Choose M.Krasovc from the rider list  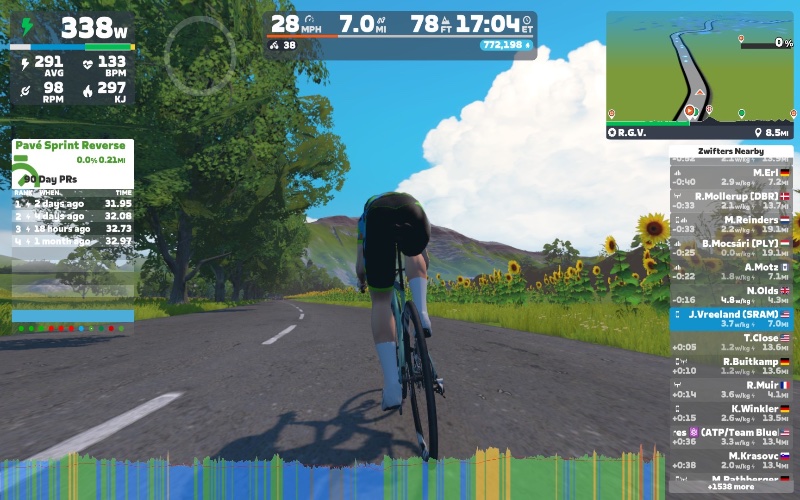(x=731, y=460)
